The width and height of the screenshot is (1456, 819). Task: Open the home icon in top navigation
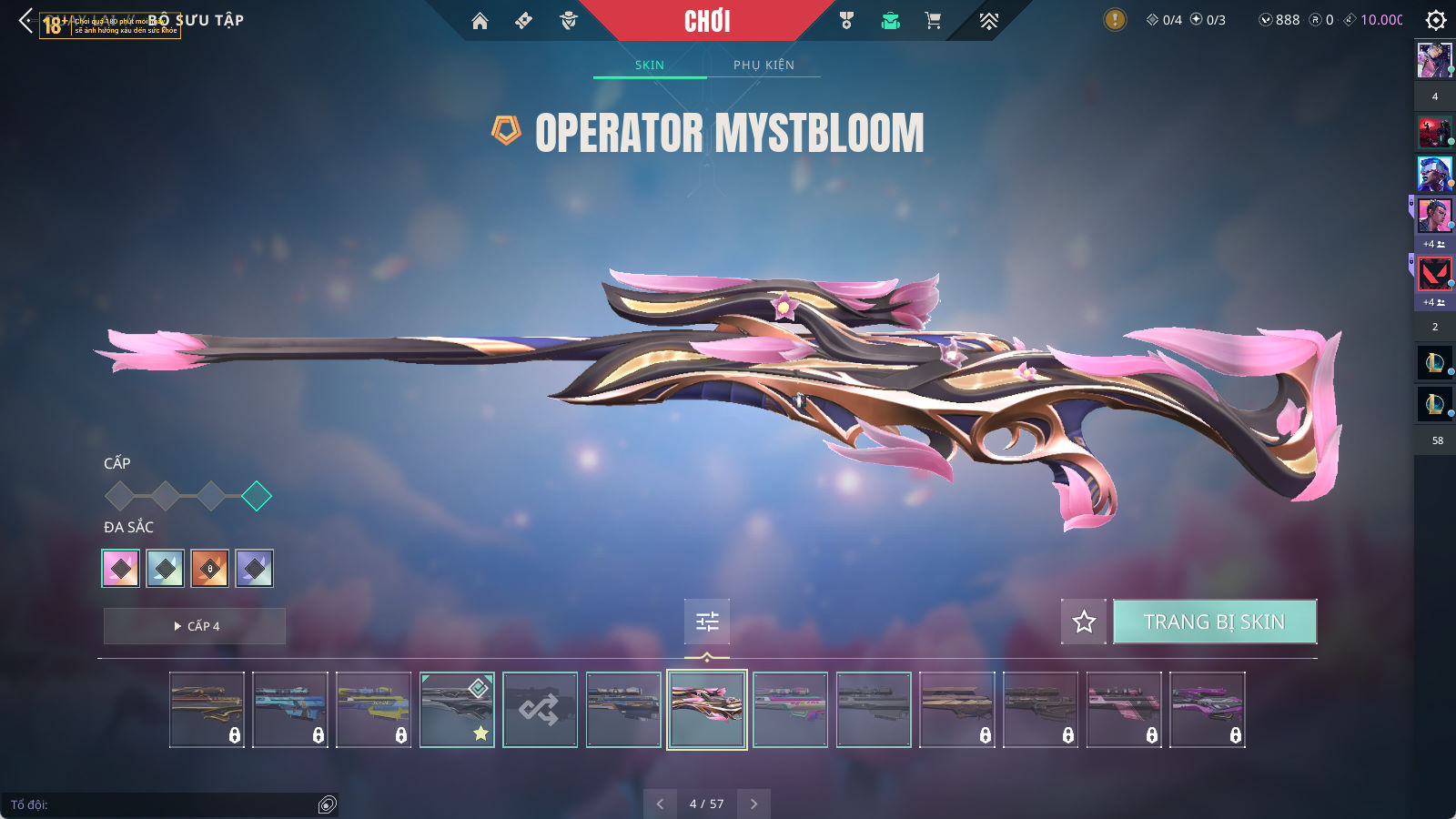(480, 21)
